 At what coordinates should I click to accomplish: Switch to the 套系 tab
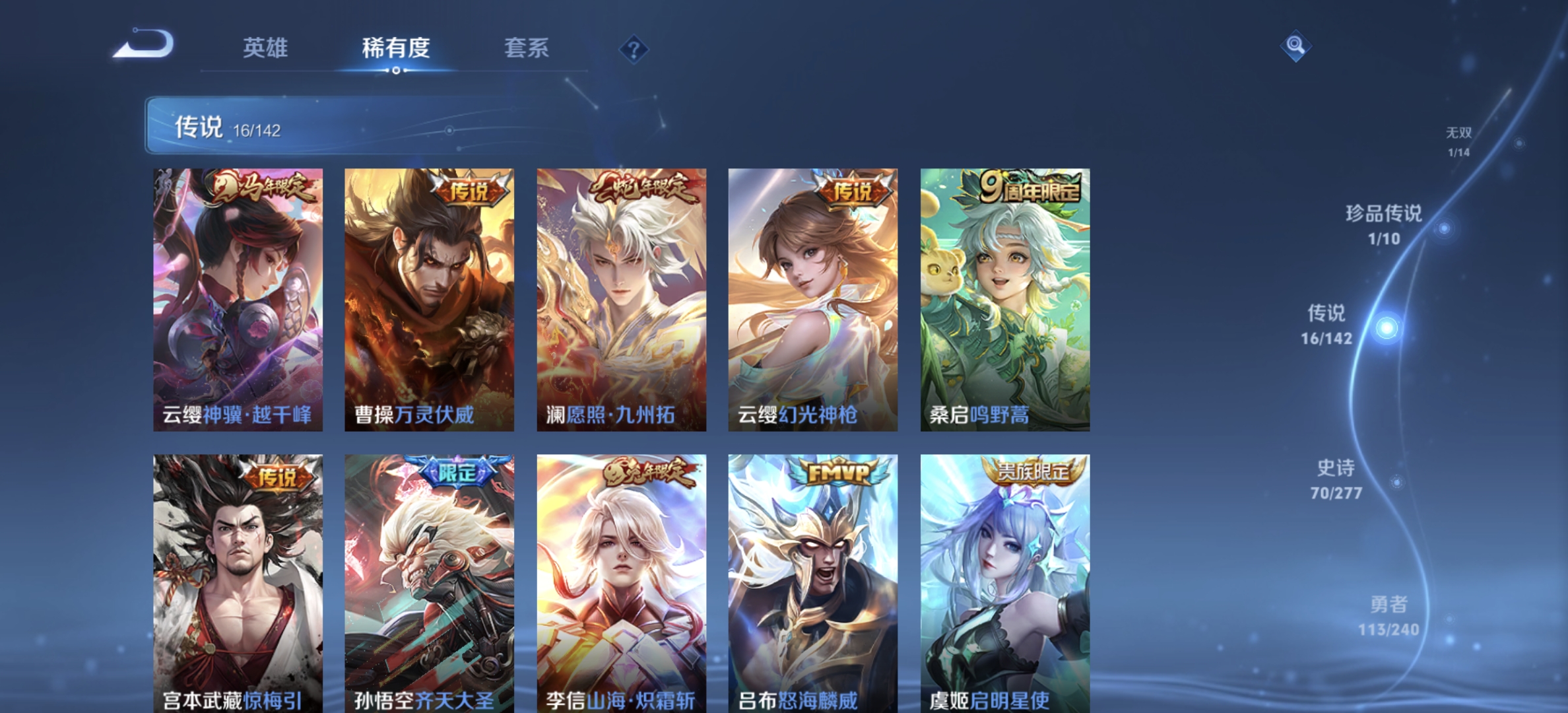(527, 48)
